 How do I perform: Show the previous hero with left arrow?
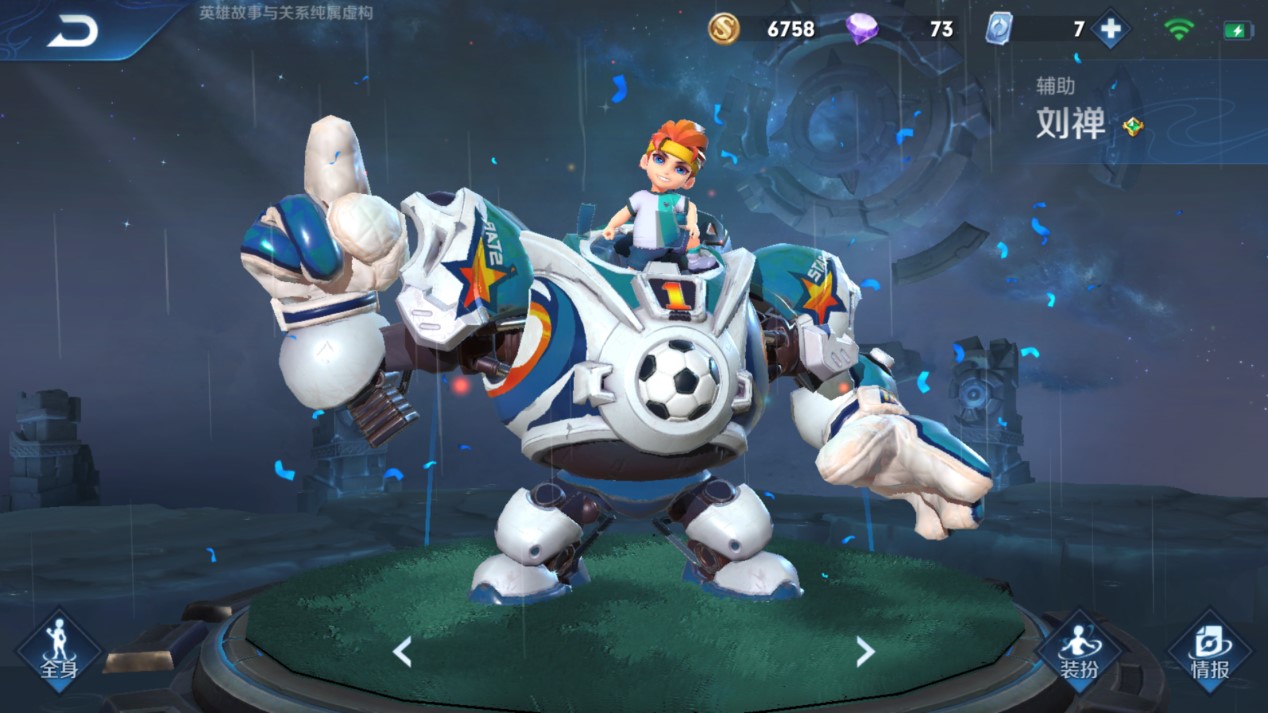point(402,652)
